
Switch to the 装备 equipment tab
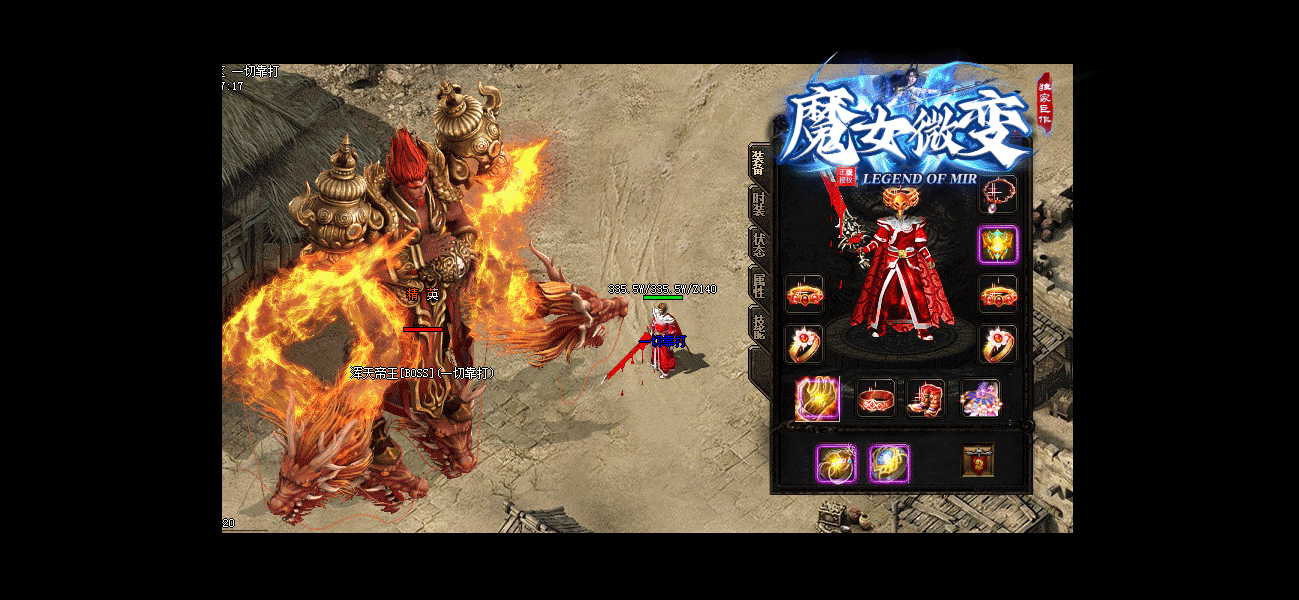[x=759, y=163]
